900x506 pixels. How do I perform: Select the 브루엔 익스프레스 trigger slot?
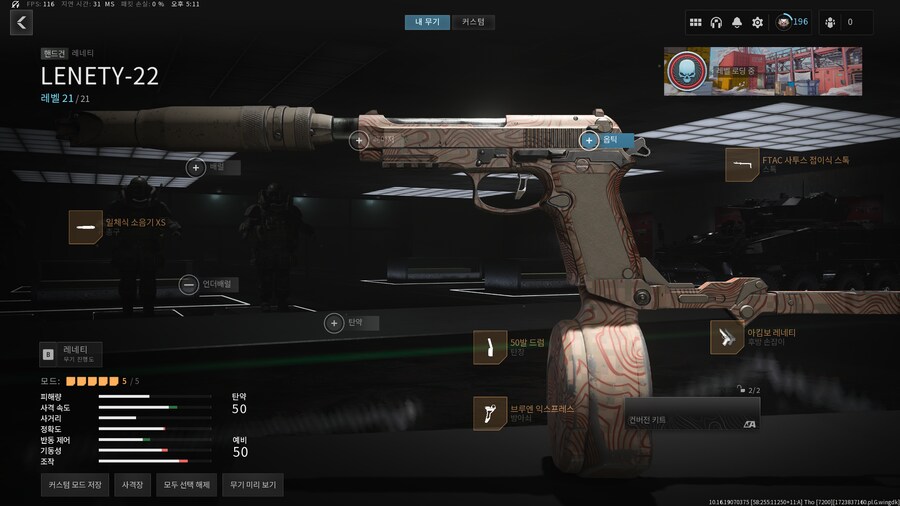coord(489,413)
